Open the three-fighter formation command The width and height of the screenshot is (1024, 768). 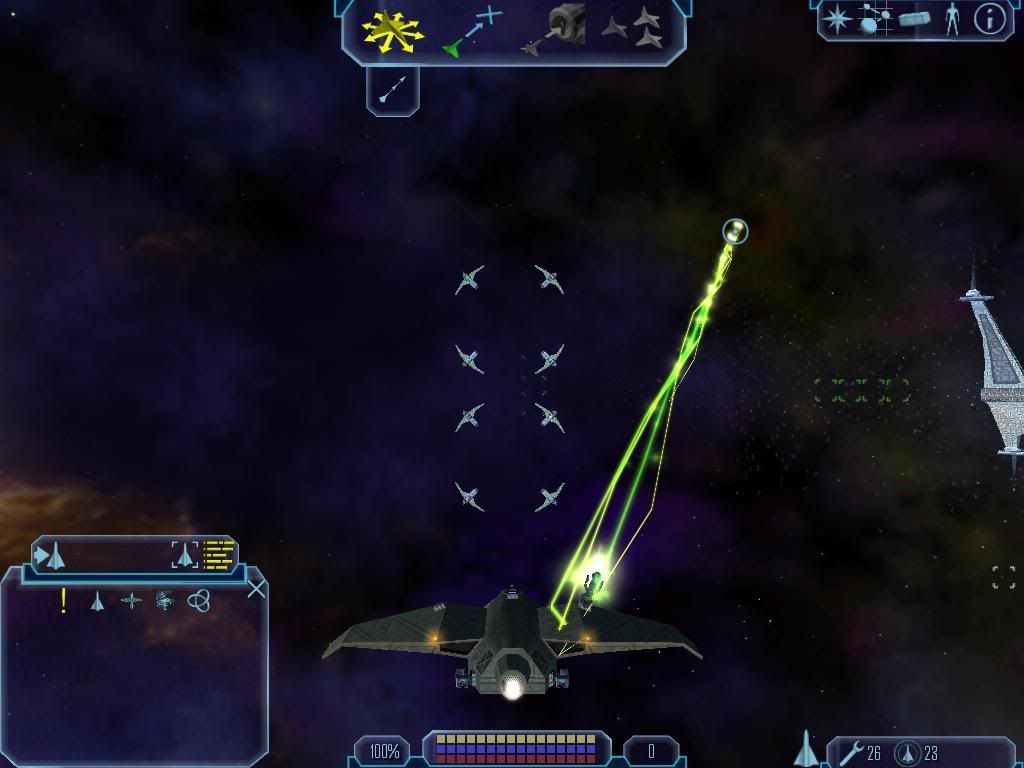click(633, 28)
